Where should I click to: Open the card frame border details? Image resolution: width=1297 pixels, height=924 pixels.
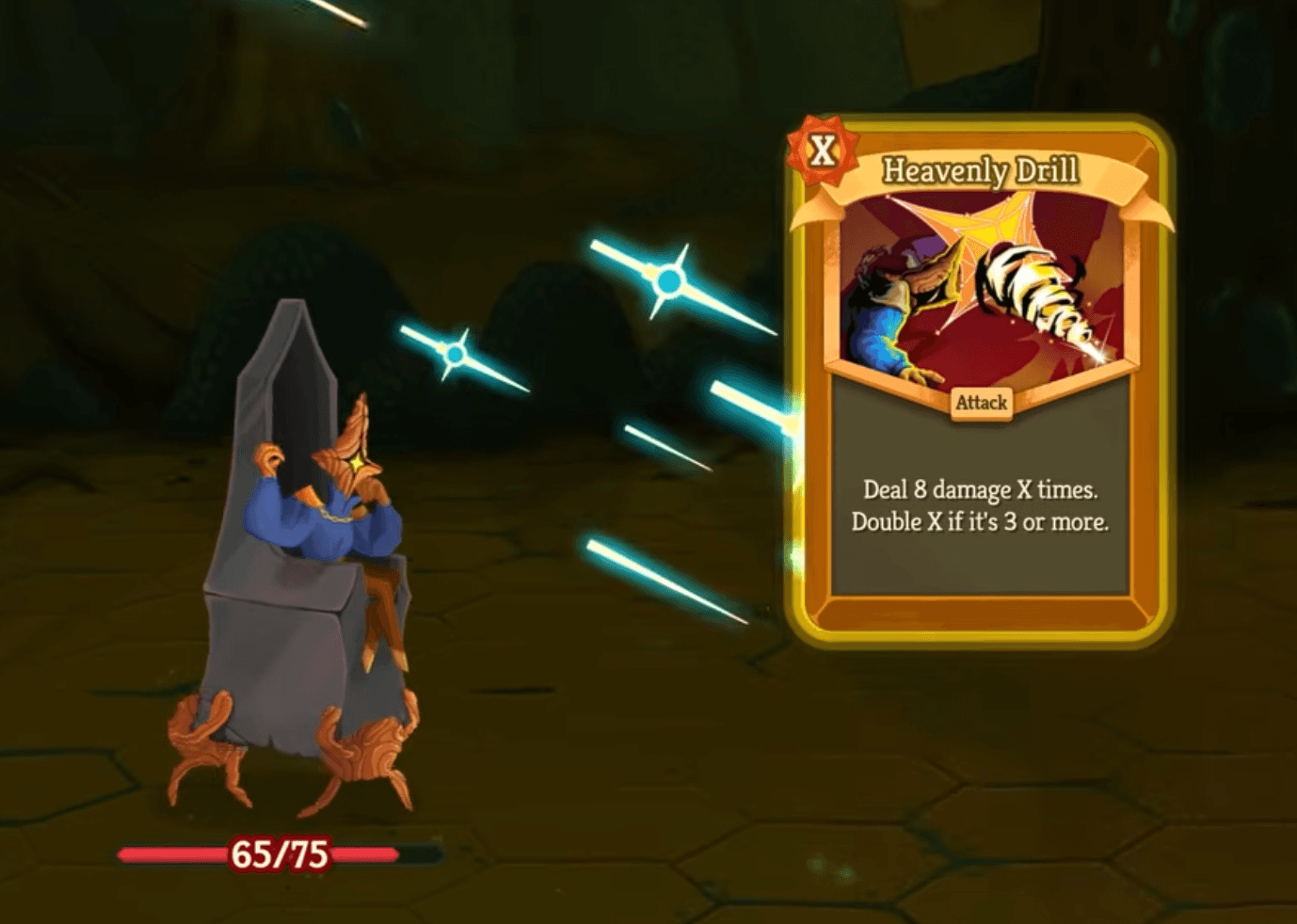click(x=979, y=621)
